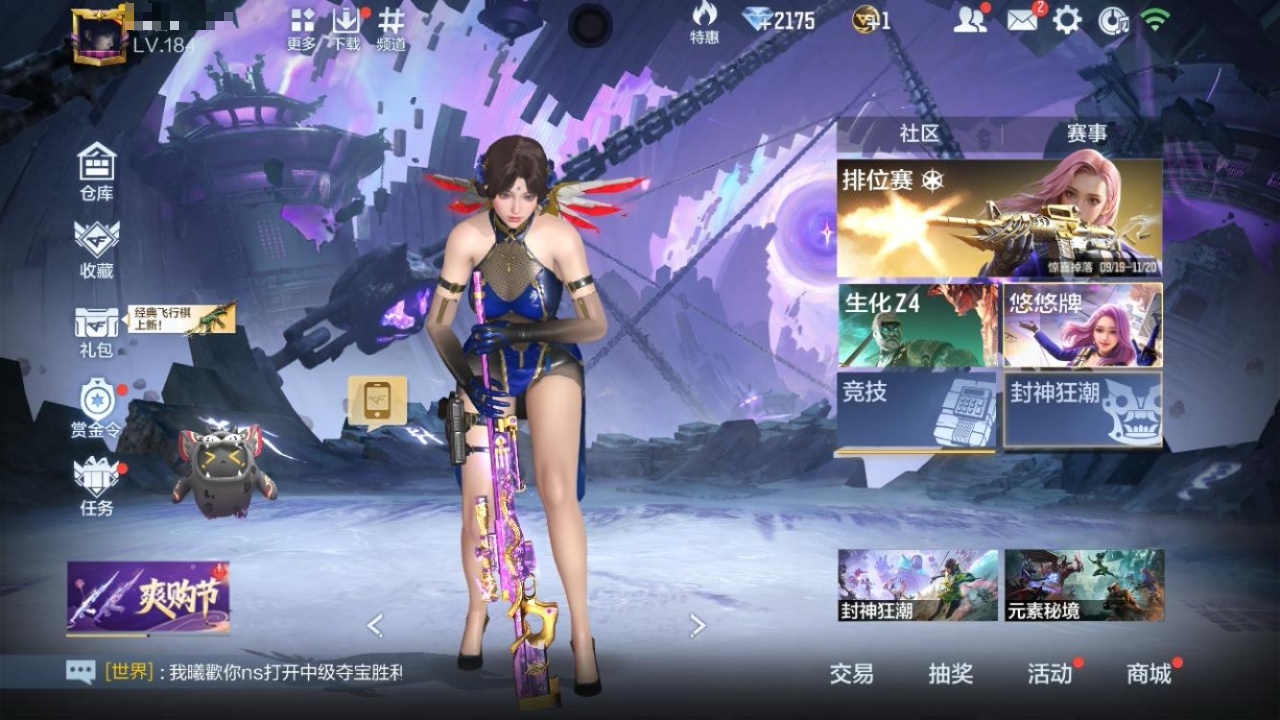Screen dimensions: 1280x720
Task: Open the 下载 download manager
Action: tap(346, 29)
